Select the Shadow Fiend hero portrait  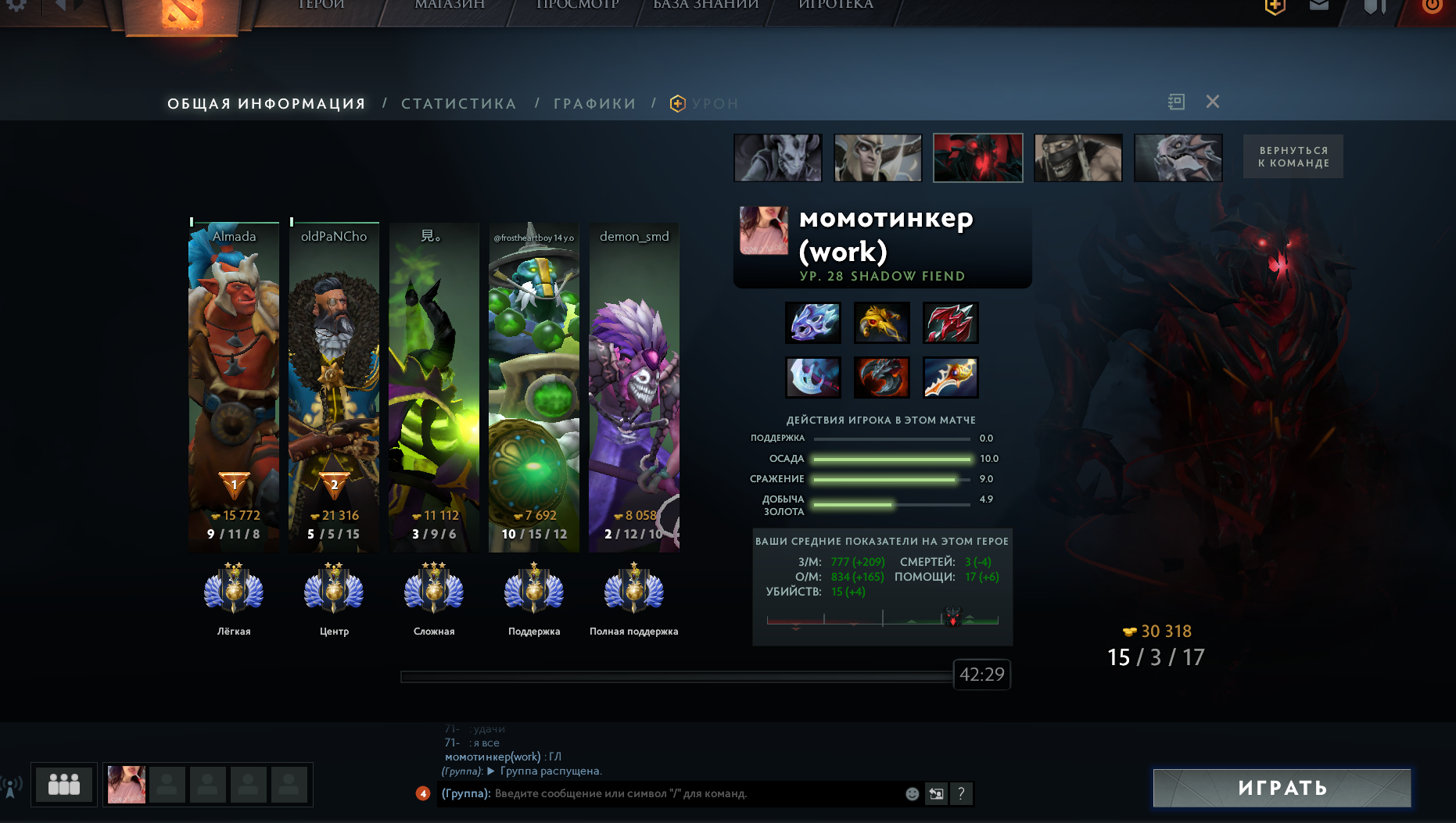[x=977, y=158]
